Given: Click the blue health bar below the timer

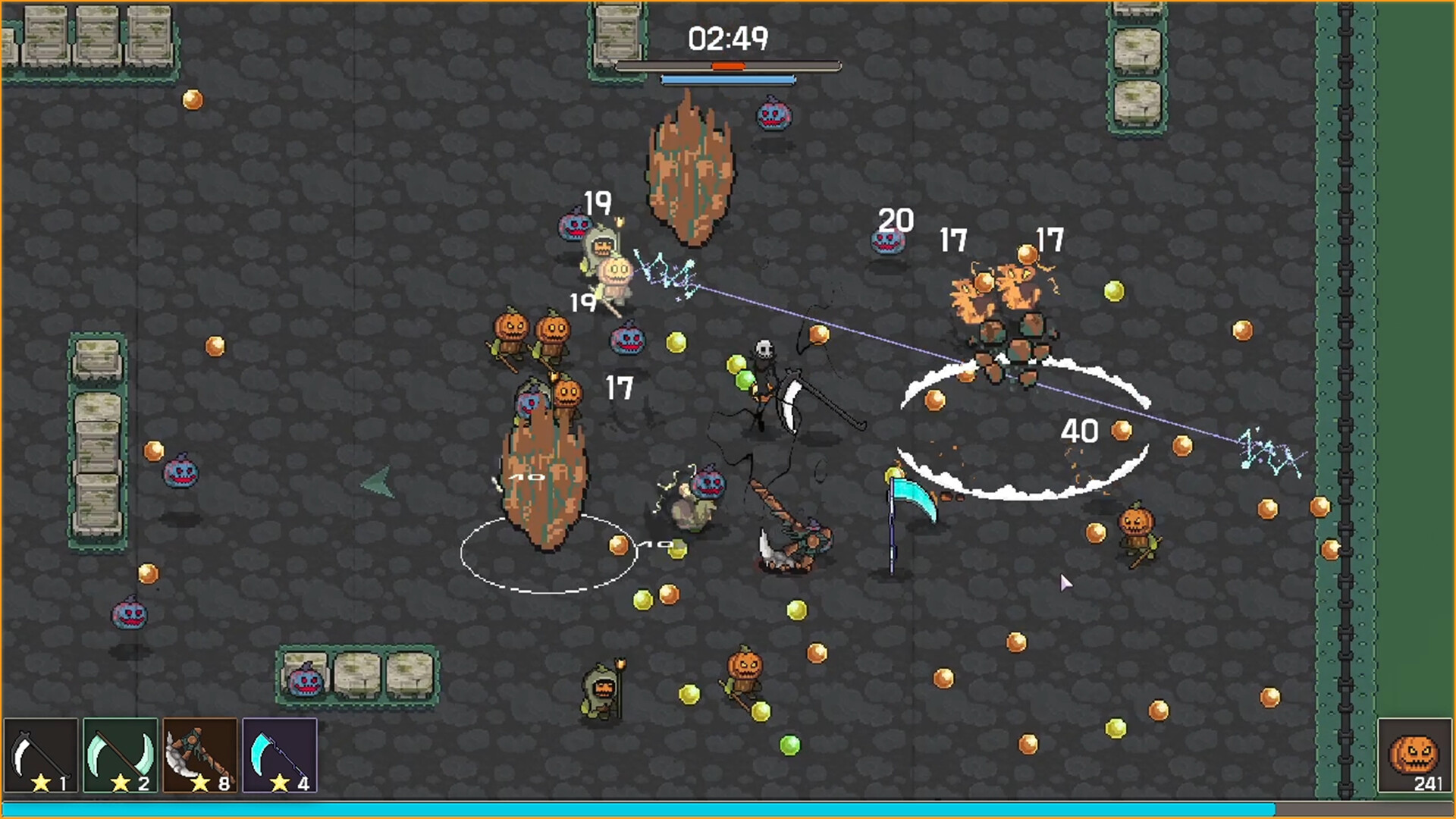Looking at the screenshot, I should point(730,78).
